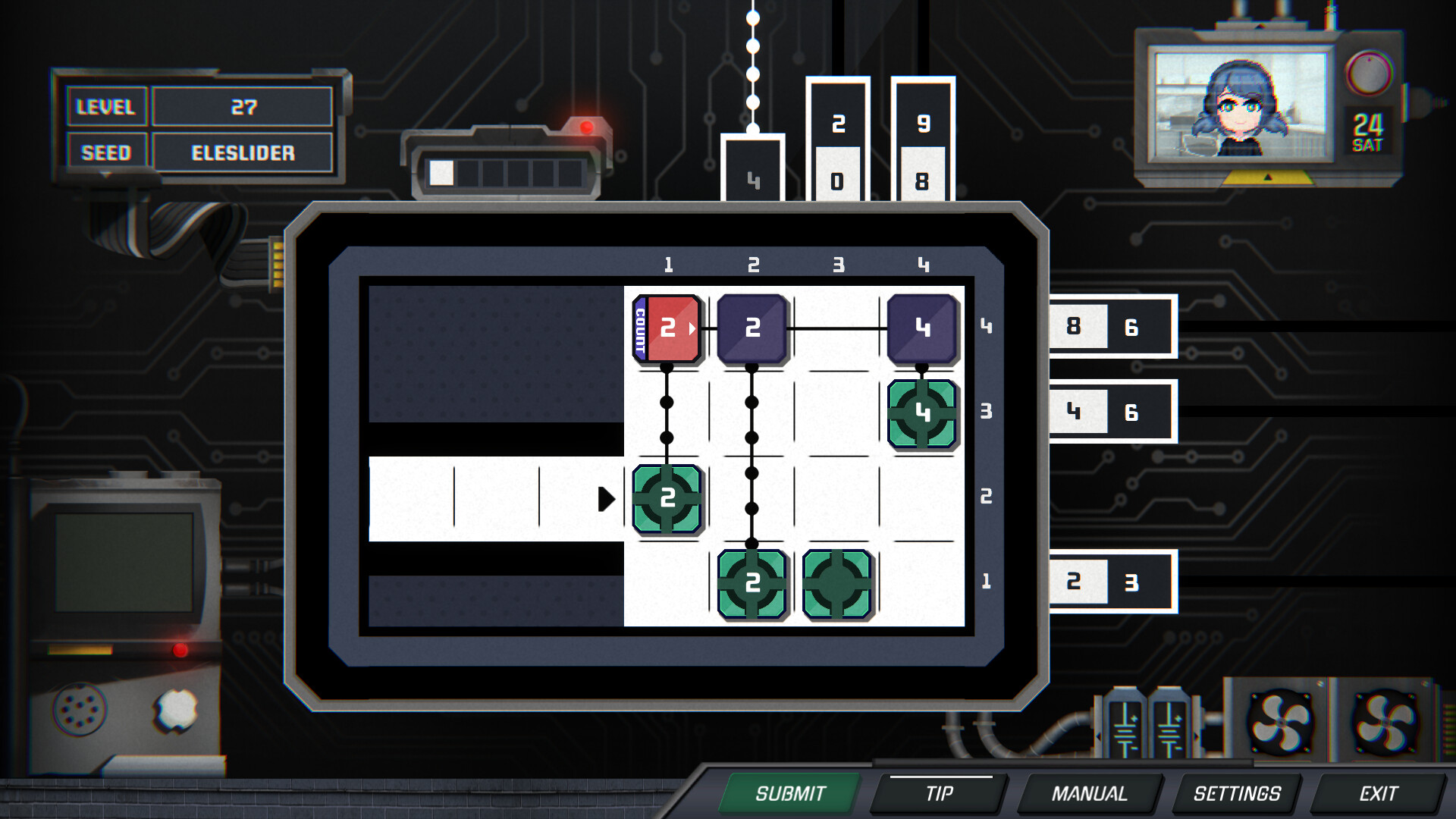Click the green target holding the 2 tile
Screen dimensions: 1456x819
coord(667,500)
